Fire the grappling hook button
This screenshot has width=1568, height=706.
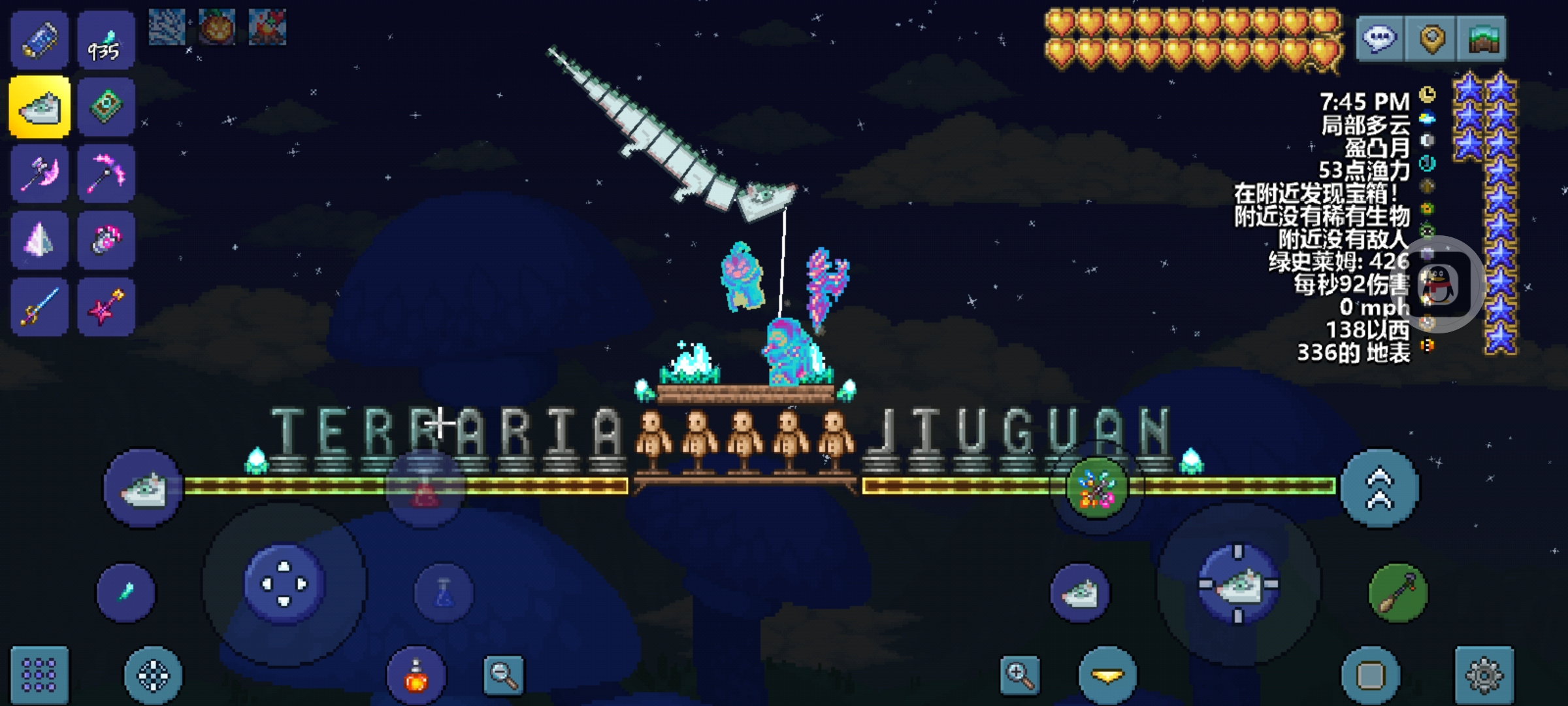pos(1398,592)
